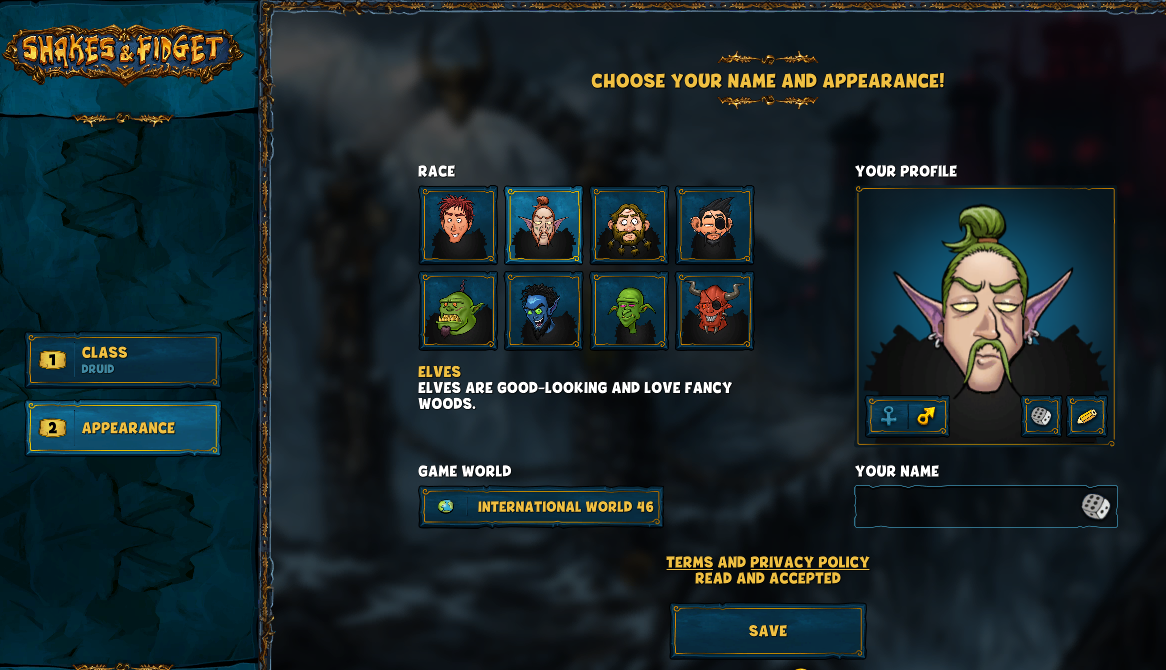Image resolution: width=1166 pixels, height=670 pixels.
Task: Choose the red horned demon portrait
Action: (714, 311)
